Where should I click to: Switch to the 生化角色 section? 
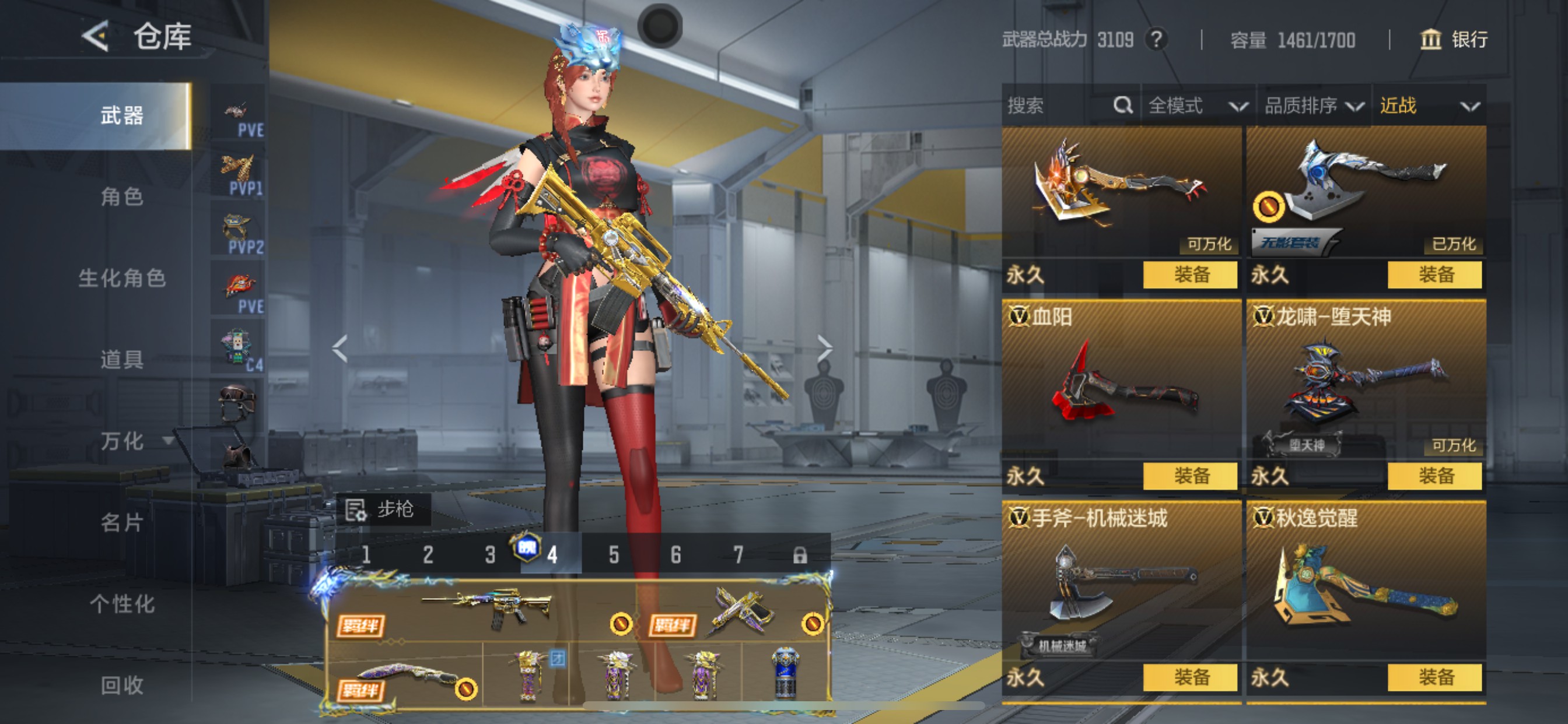122,278
